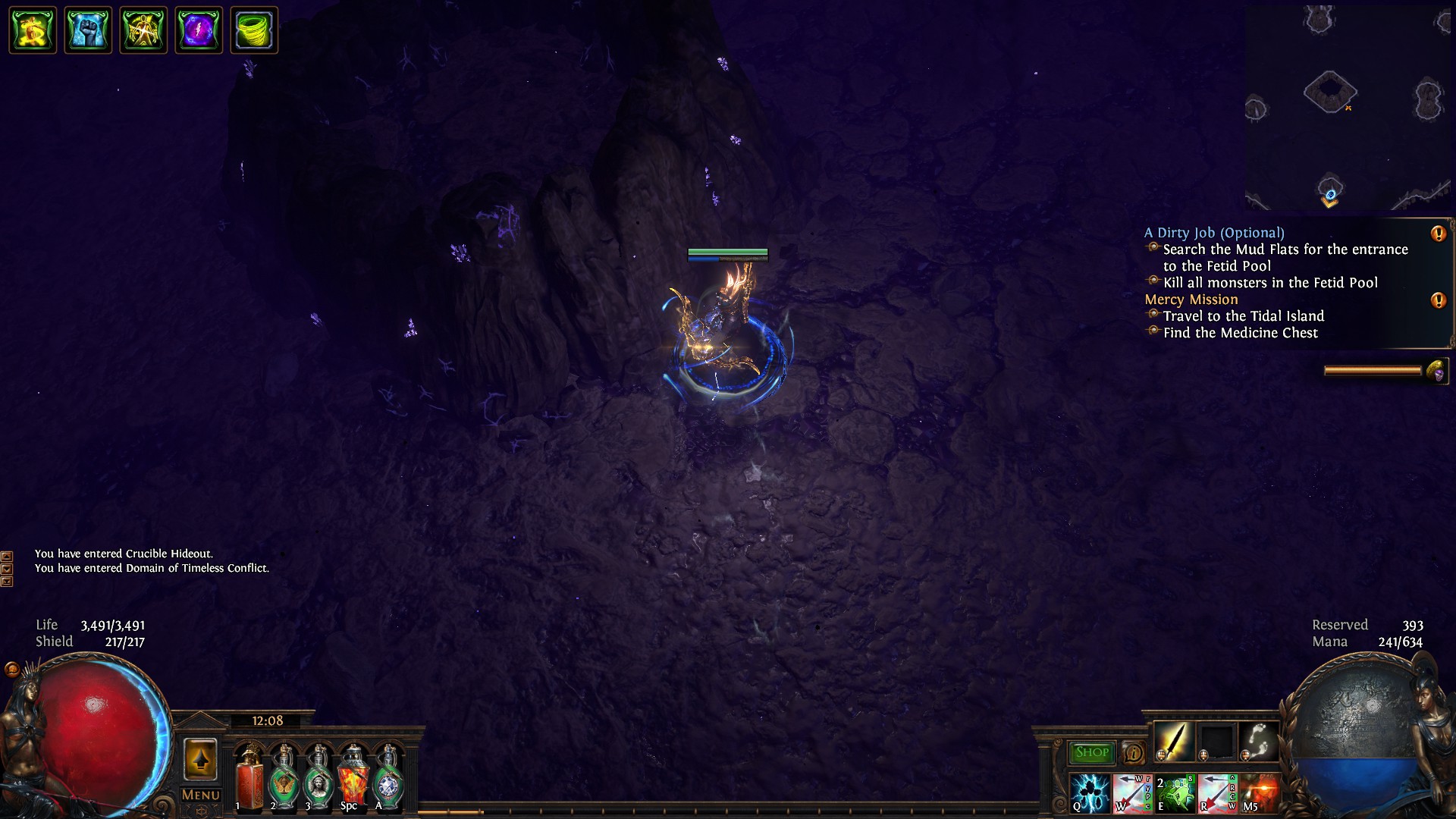This screenshot has height=819, width=1456.
Task: Open the Menu at the bottom left
Action: 199,794
